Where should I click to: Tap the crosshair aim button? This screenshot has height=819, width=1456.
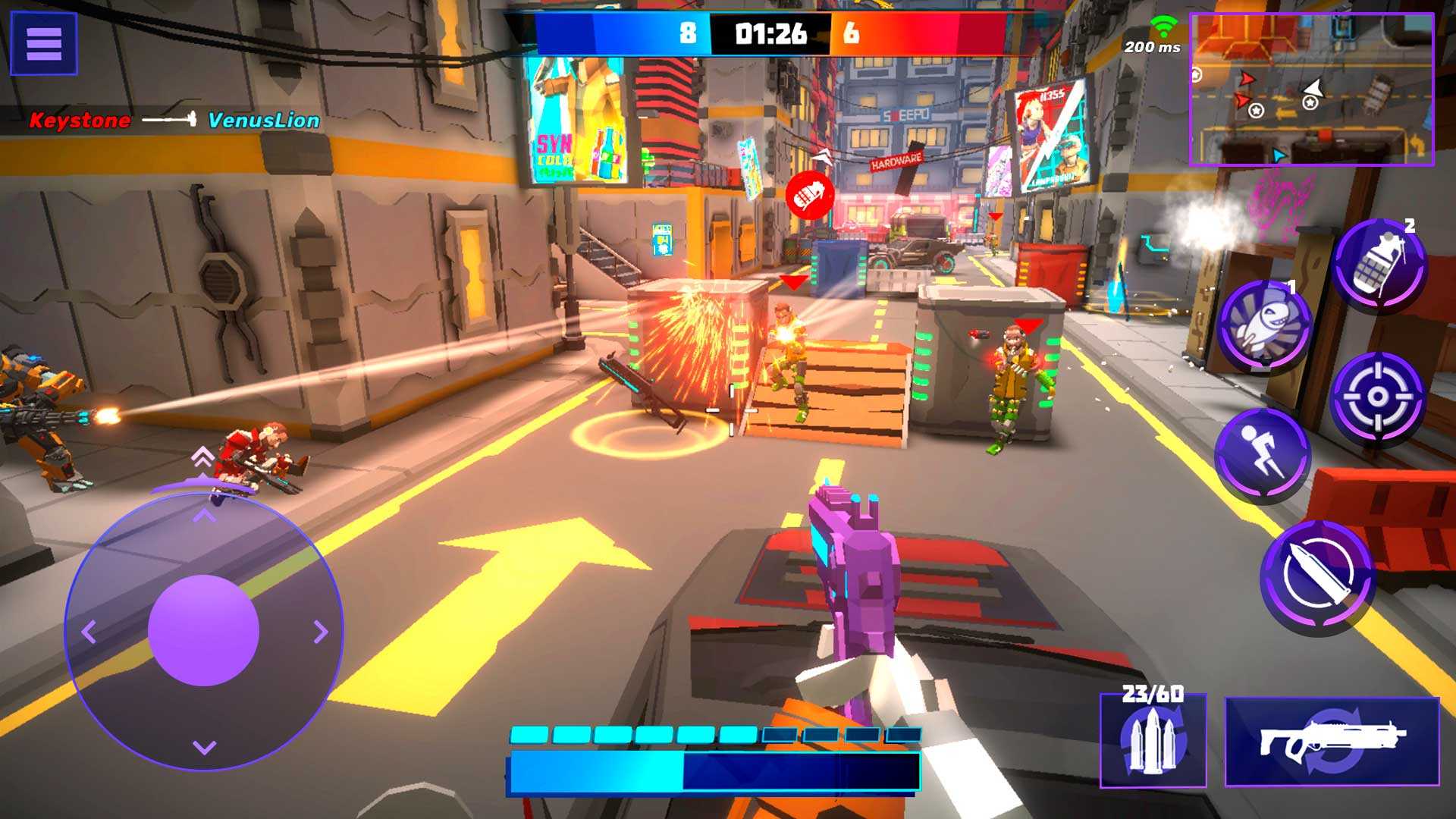tap(1378, 397)
